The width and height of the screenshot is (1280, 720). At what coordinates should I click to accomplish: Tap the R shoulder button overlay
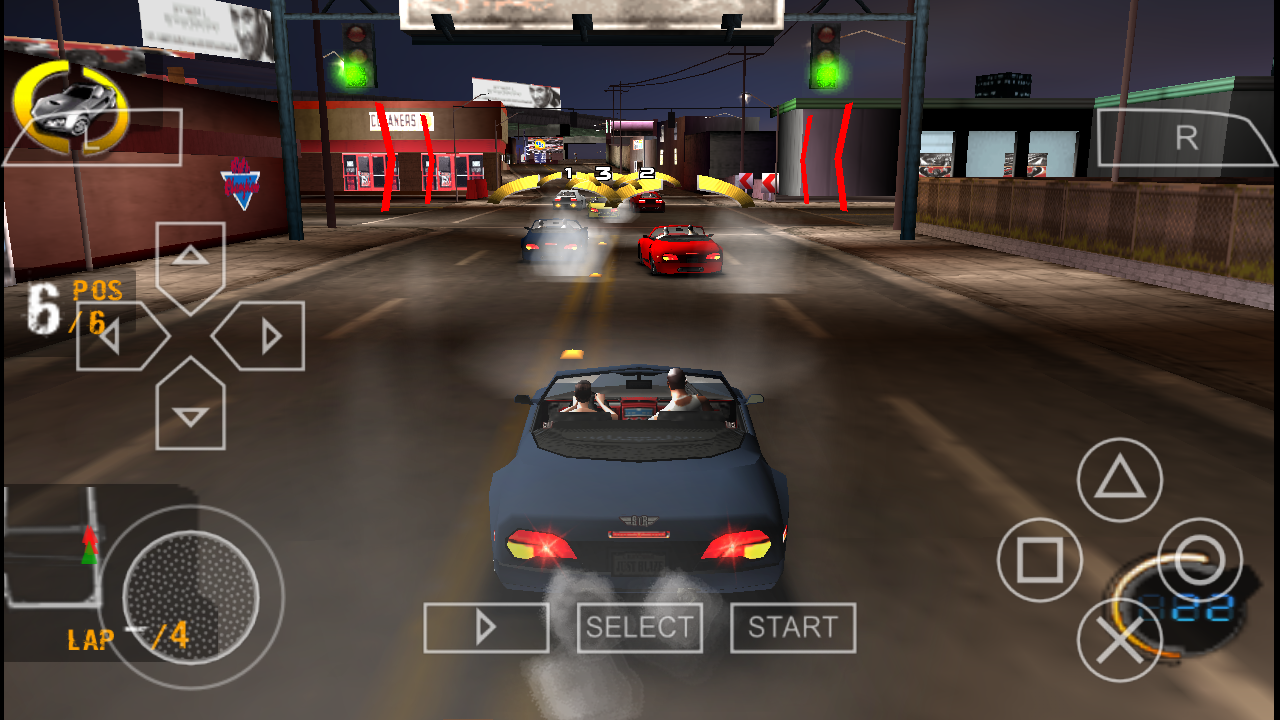[x=1185, y=138]
